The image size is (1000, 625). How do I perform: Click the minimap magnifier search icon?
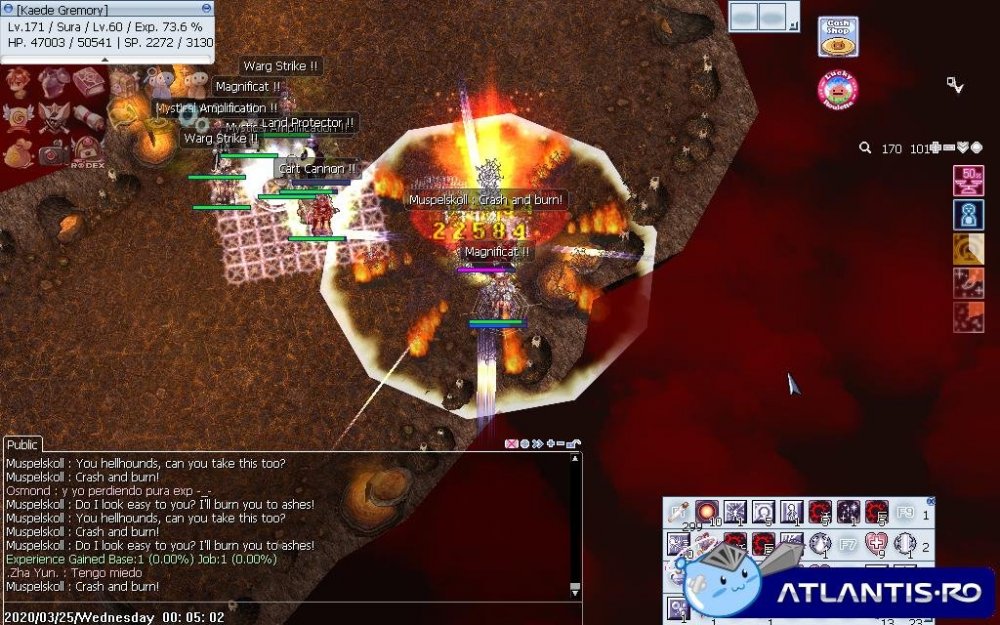coord(865,148)
